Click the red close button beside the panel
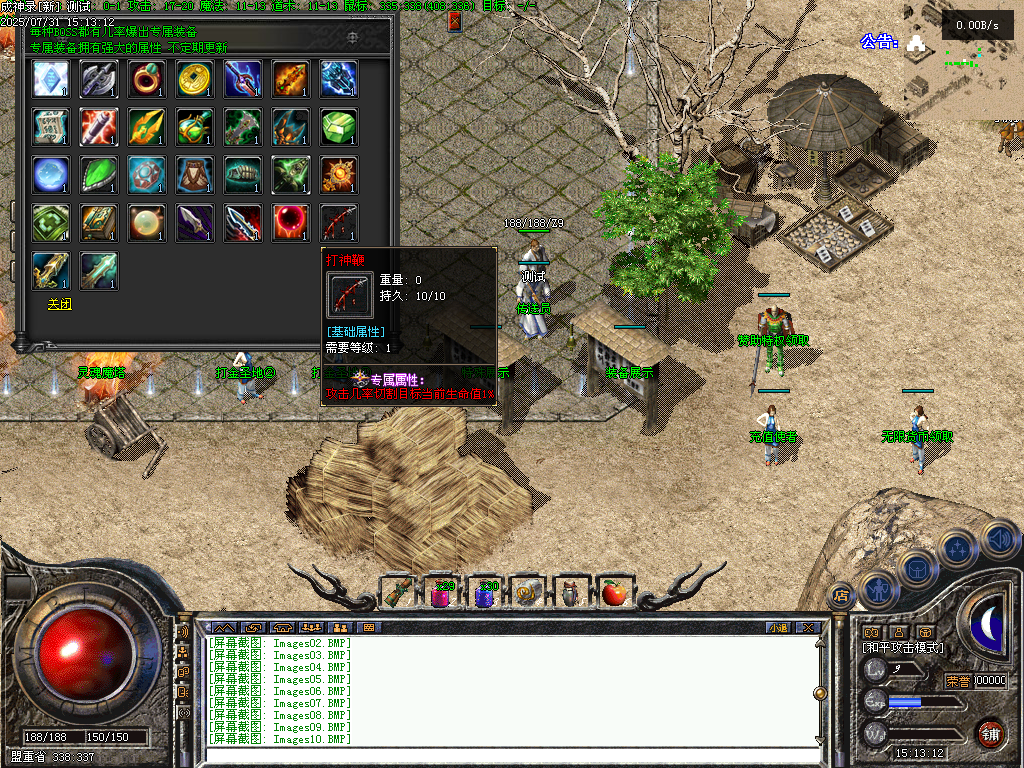 pyautogui.click(x=455, y=21)
